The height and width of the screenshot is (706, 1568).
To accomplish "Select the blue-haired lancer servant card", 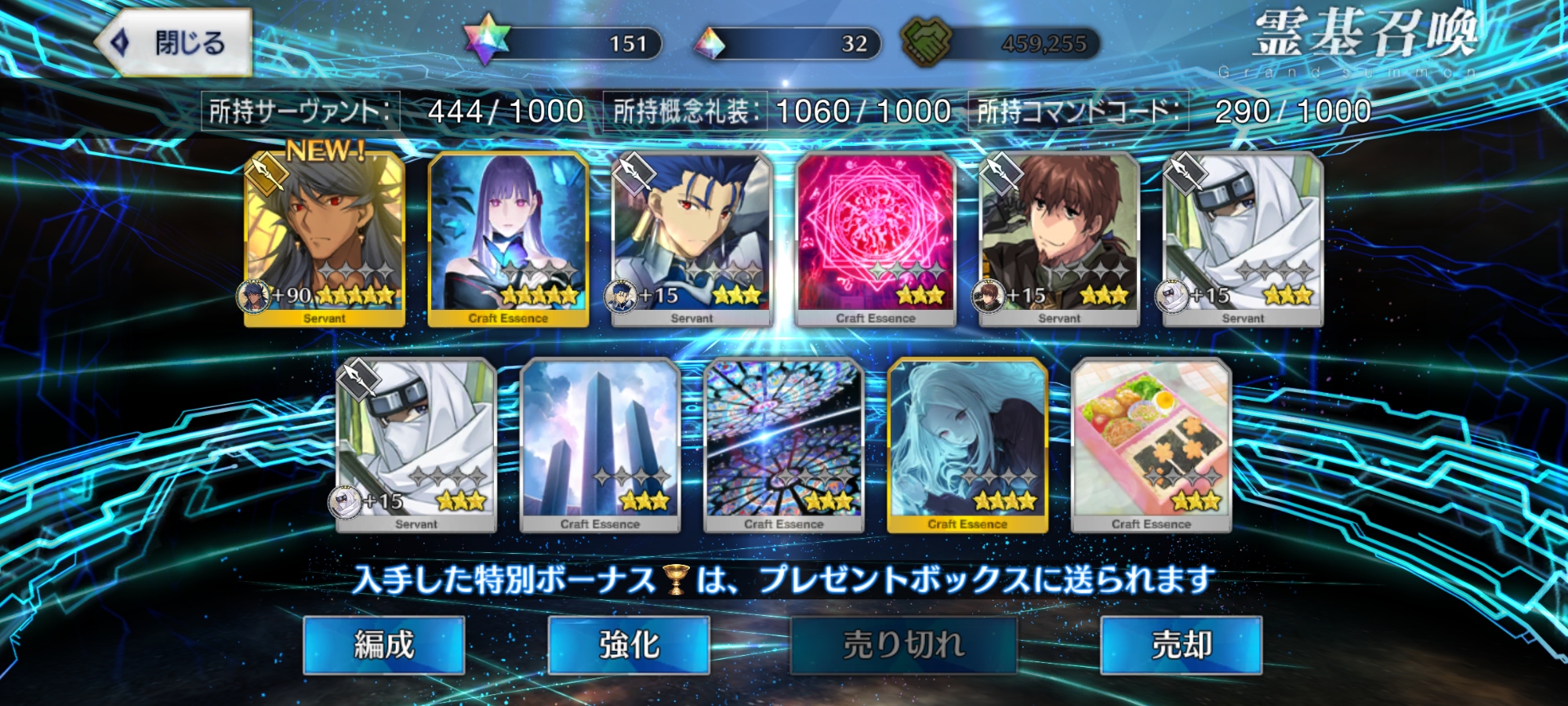I will [x=691, y=239].
